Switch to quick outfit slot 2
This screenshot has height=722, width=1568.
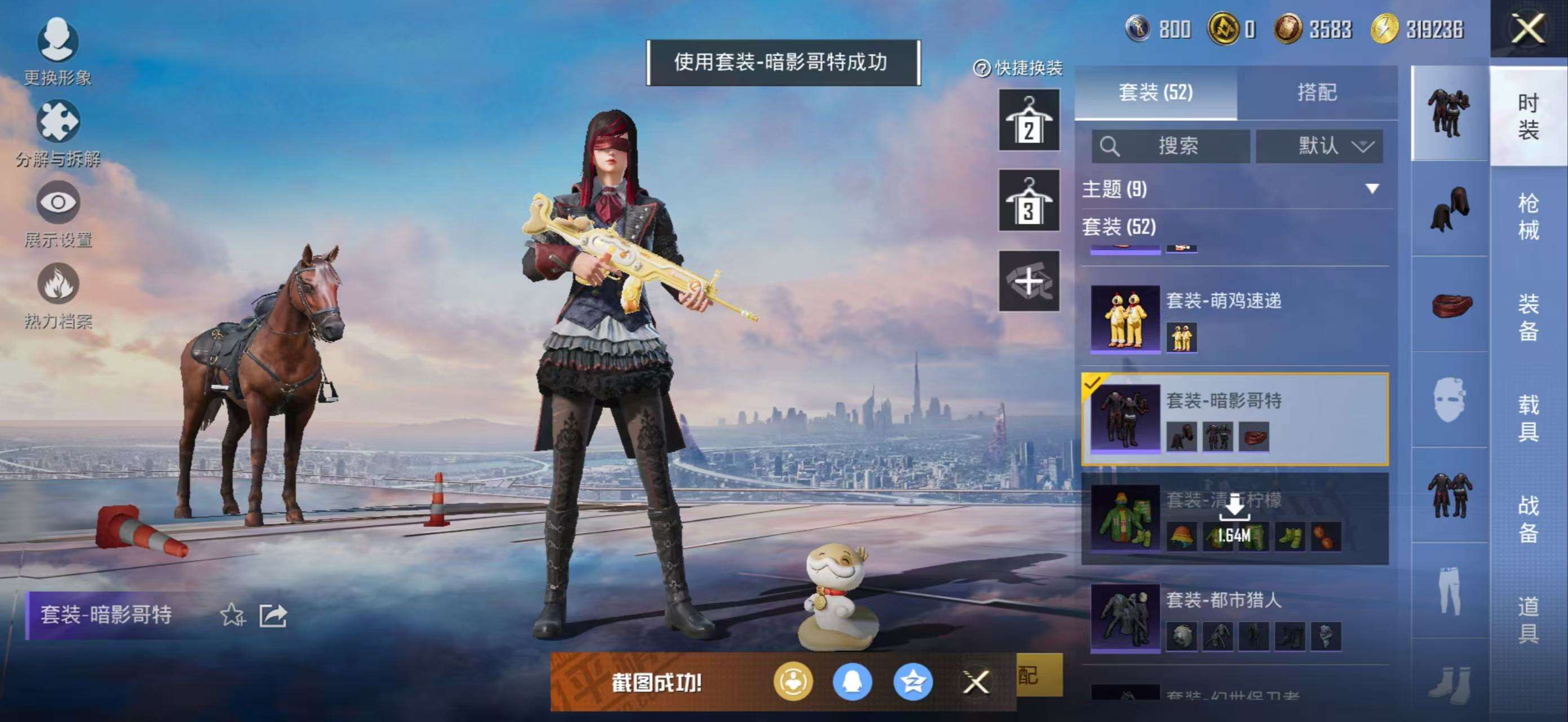pos(1028,121)
